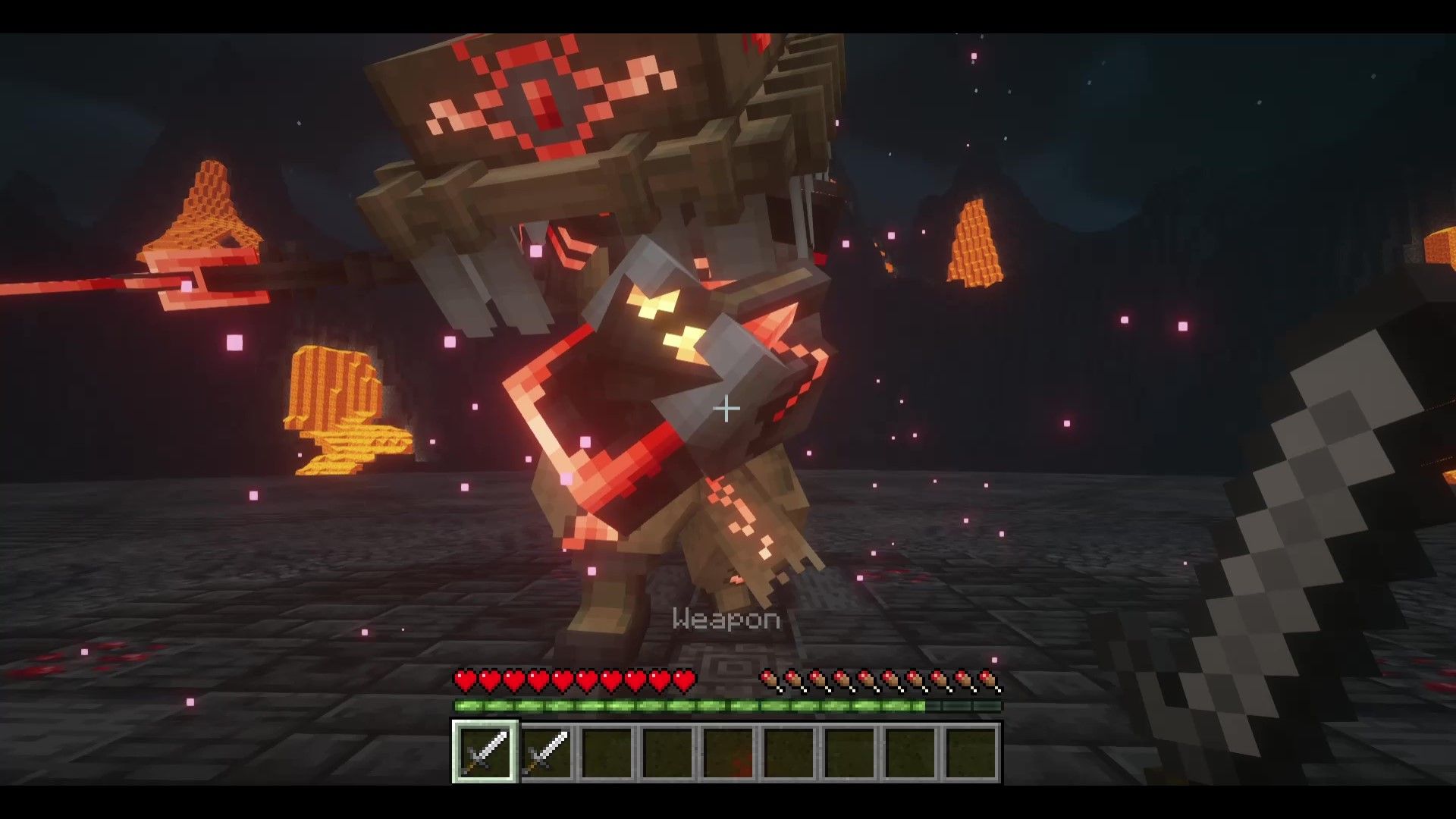Image resolution: width=1456 pixels, height=819 pixels.
Task: Click the leftmost red heart icon
Action: (x=464, y=679)
